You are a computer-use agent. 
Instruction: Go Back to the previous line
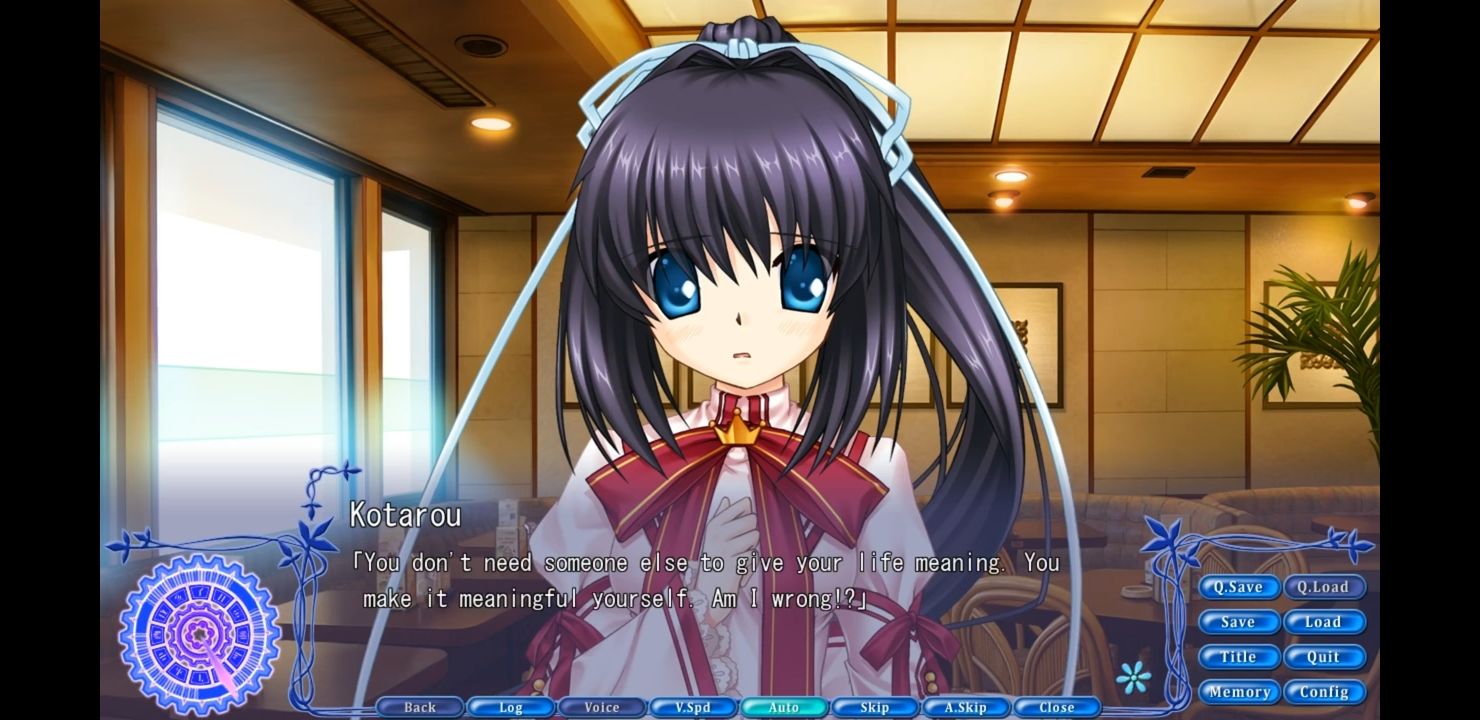pos(419,707)
